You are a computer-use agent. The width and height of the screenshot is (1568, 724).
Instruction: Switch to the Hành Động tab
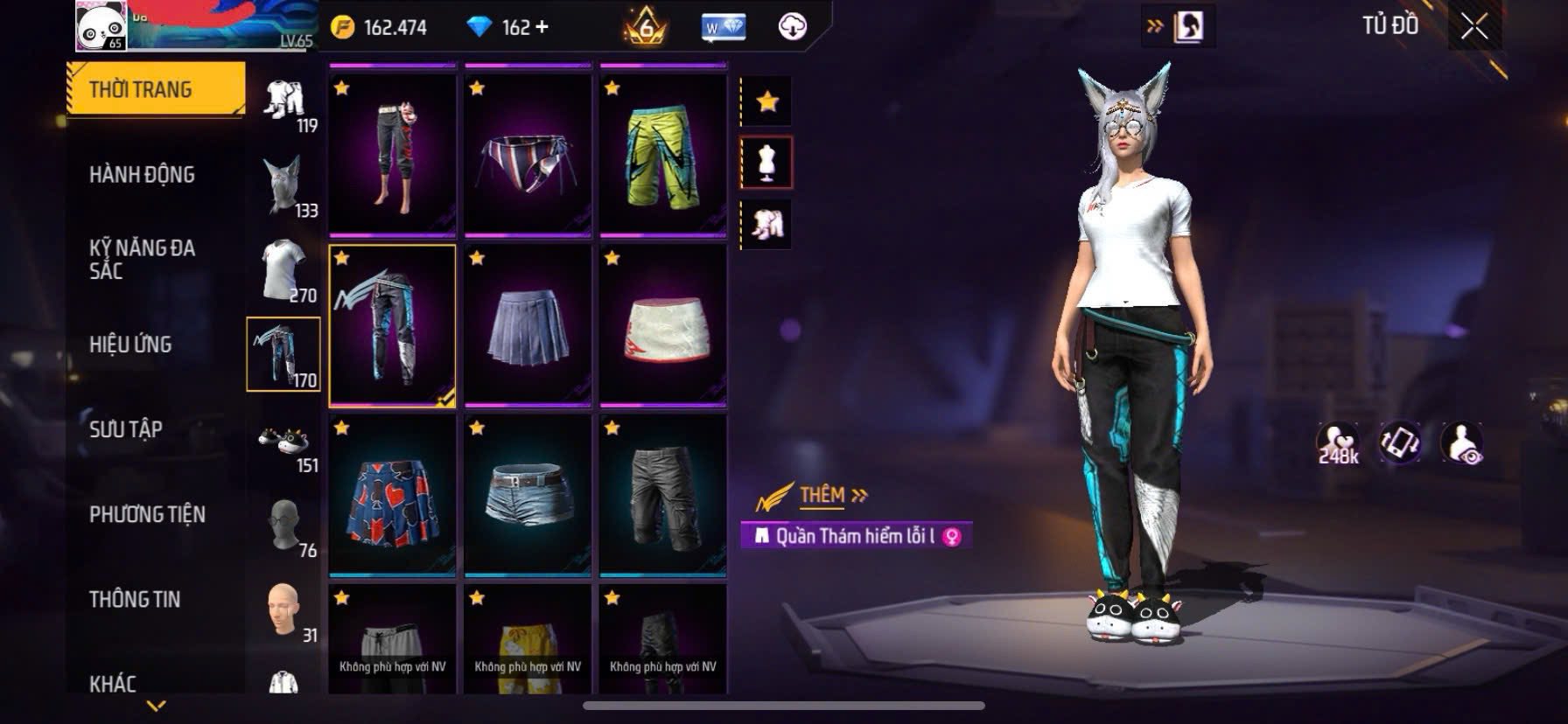pyautogui.click(x=142, y=174)
